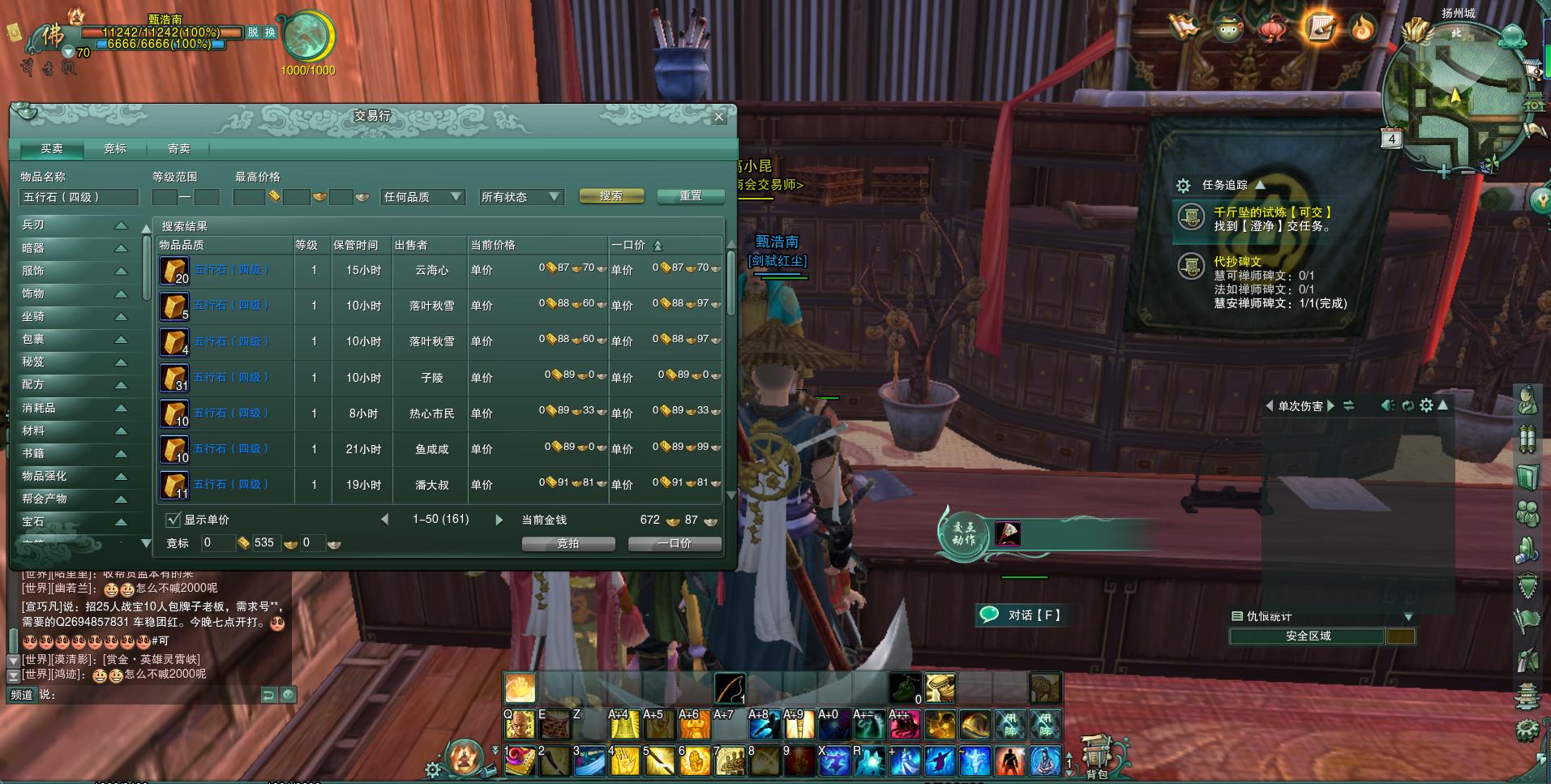The width and height of the screenshot is (1551, 784).
Task: Open the 所有状态 status dropdown
Action: [520, 197]
